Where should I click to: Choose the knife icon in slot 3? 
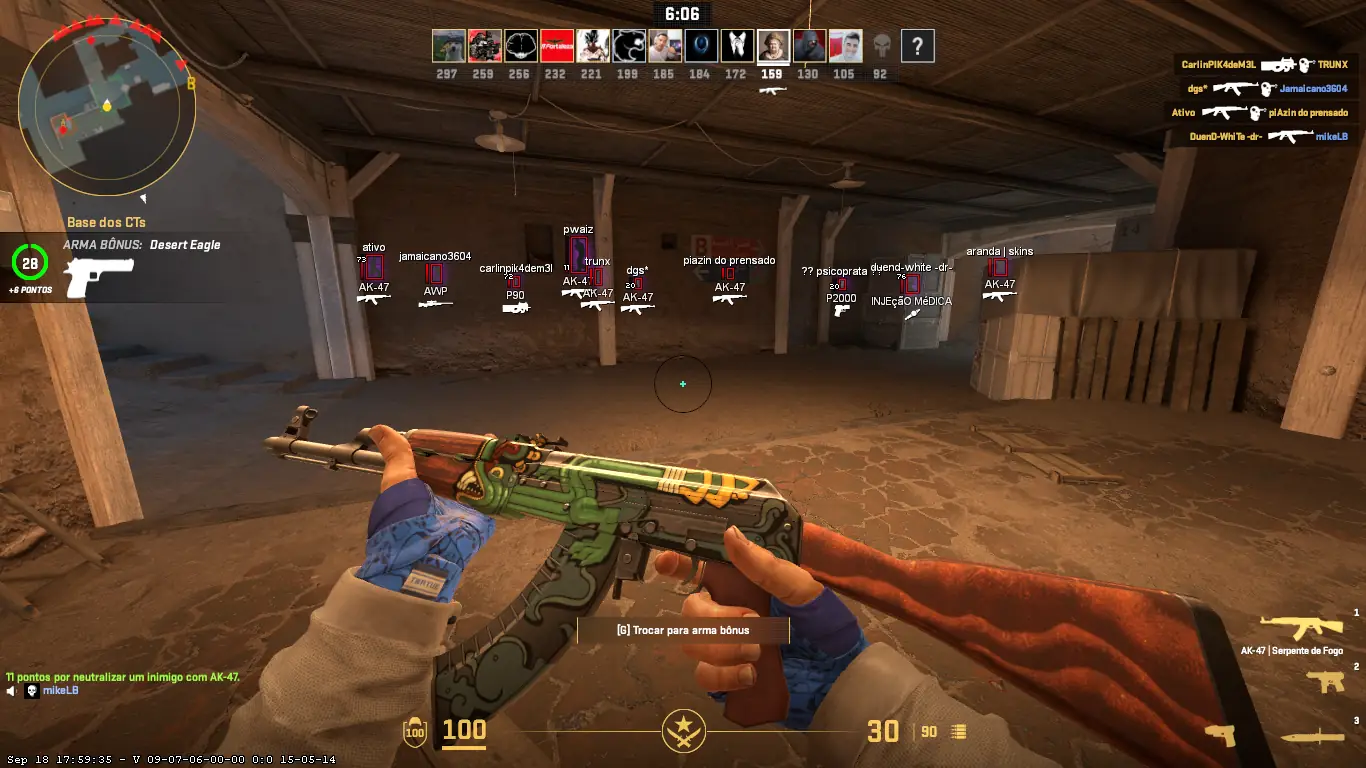(1312, 738)
